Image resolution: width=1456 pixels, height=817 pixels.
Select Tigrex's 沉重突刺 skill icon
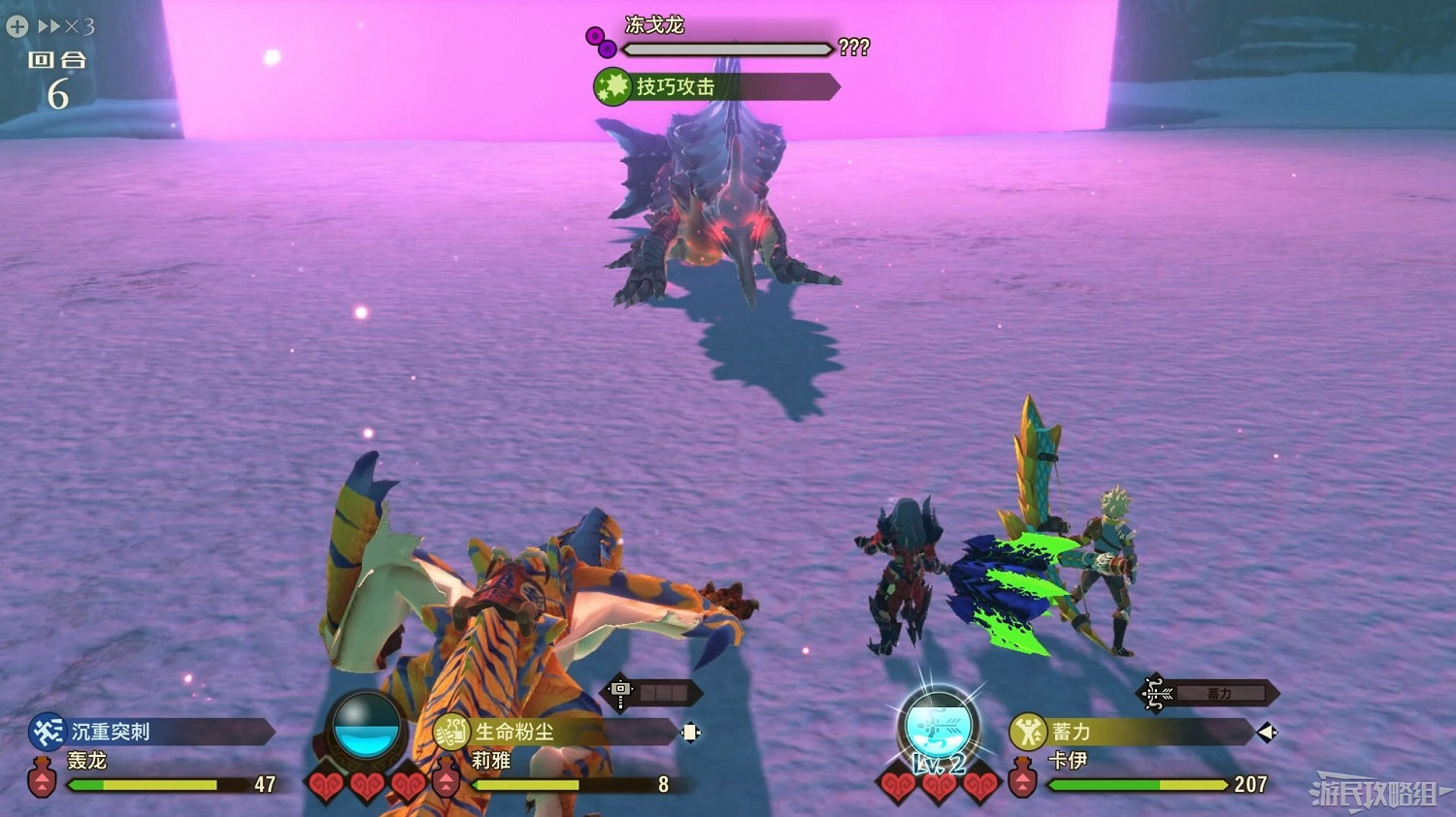[46, 734]
